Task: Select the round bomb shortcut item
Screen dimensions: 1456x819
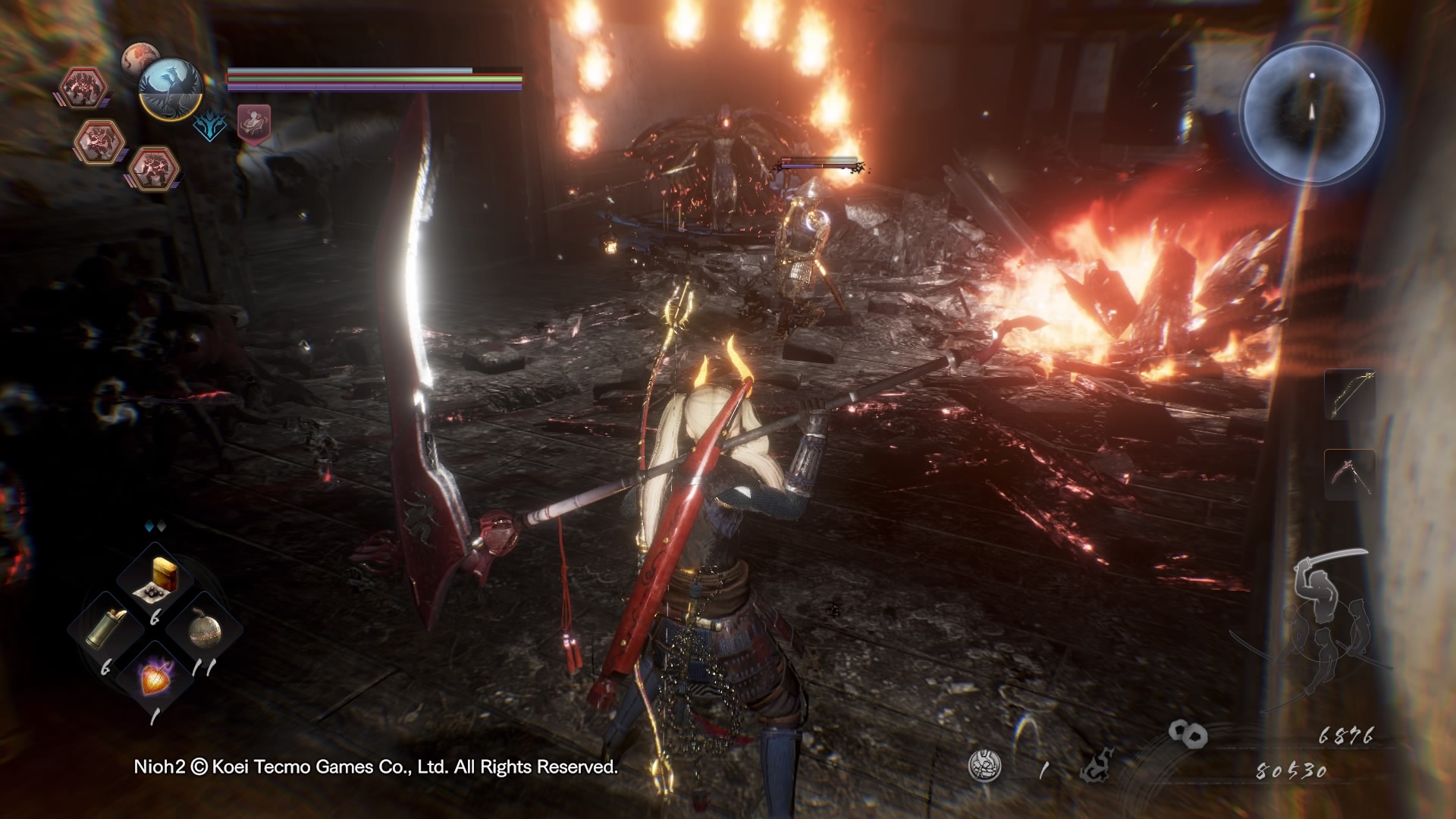Action: [x=203, y=629]
